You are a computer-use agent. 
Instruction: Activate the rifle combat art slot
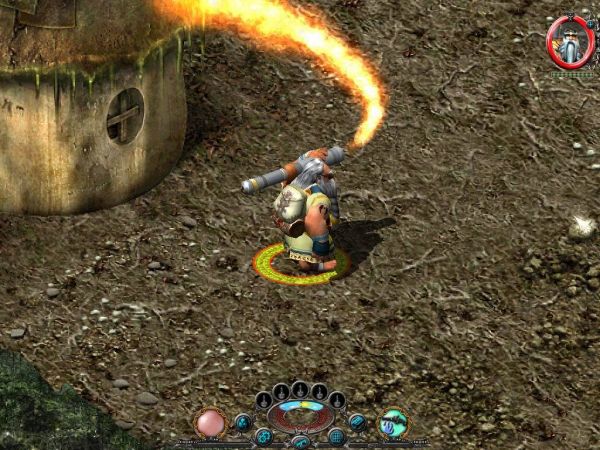point(392,423)
